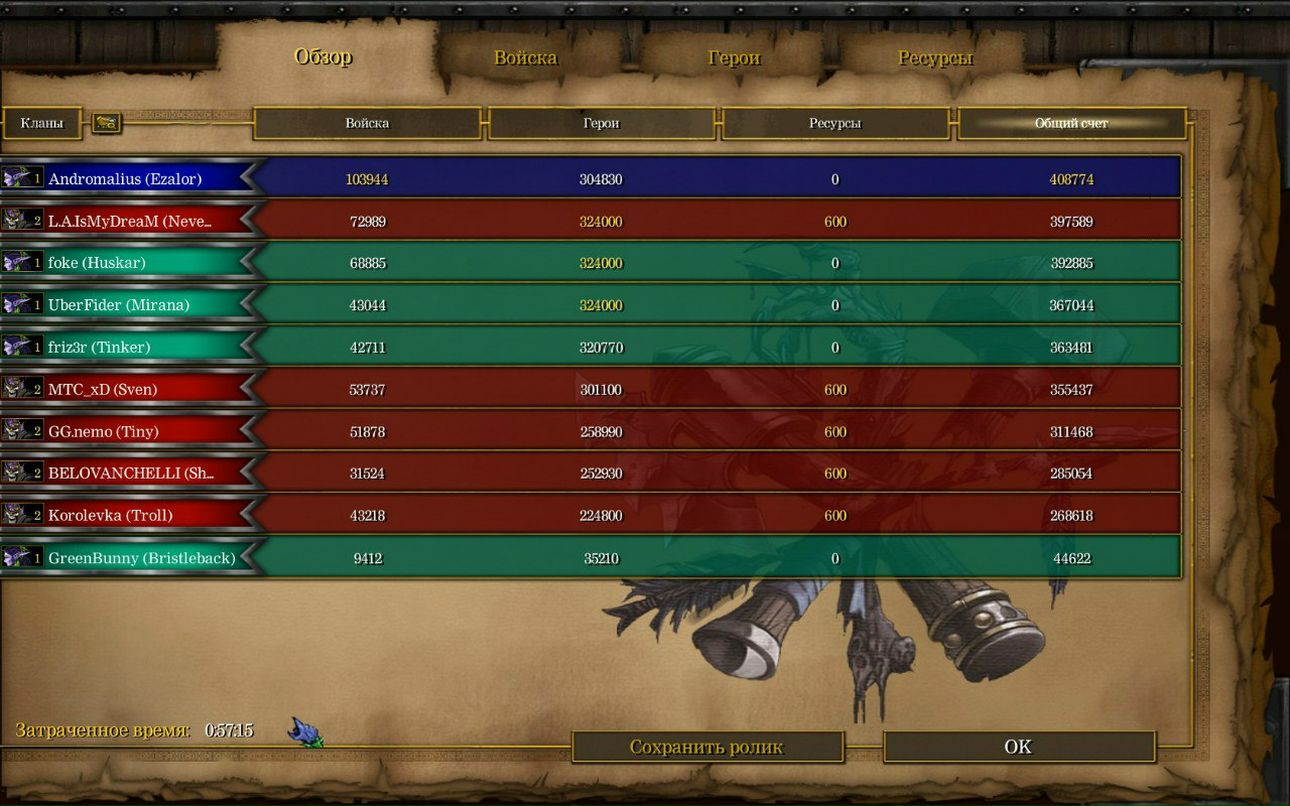Sort by the Герои column header
Viewport: 1290px width, 806px height.
(601, 123)
